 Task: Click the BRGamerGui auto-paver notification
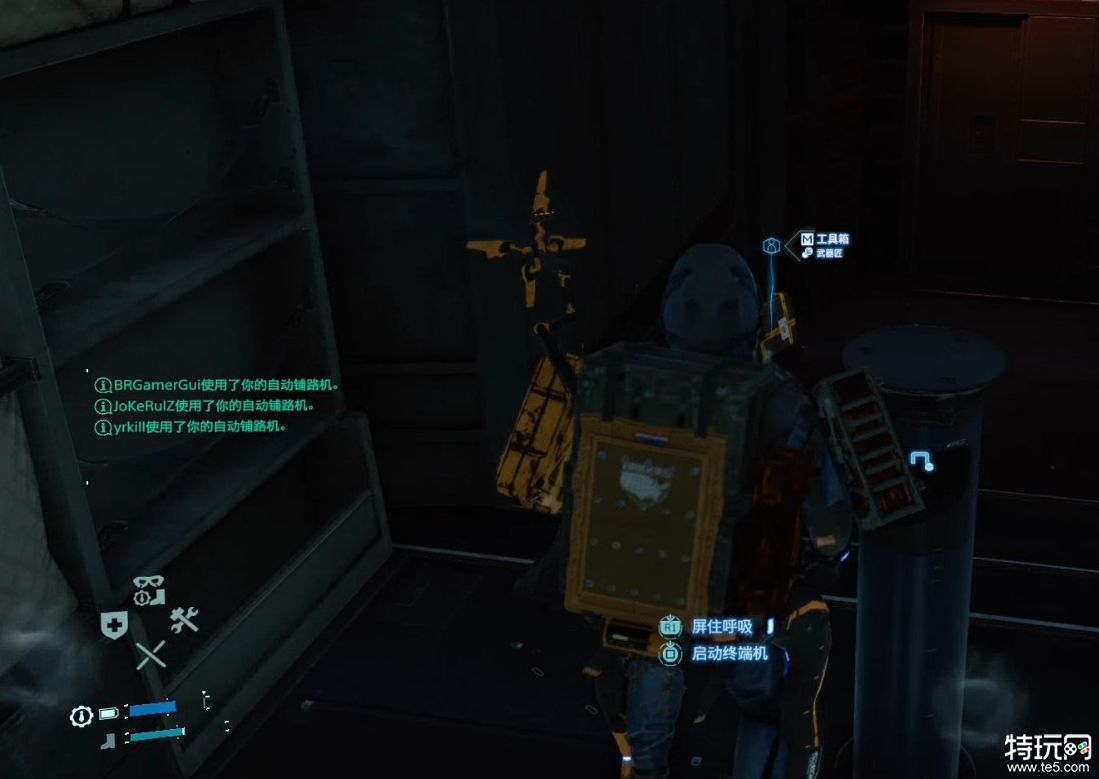(218, 384)
